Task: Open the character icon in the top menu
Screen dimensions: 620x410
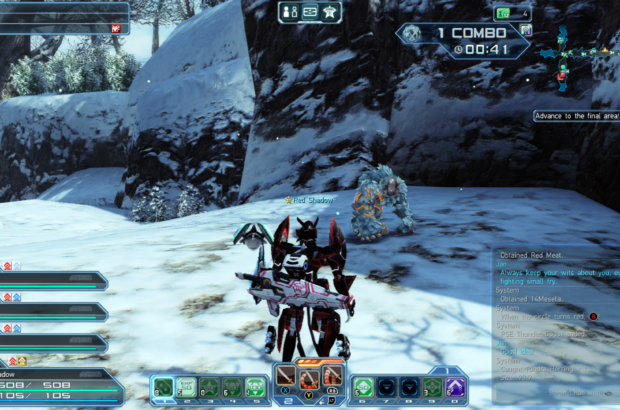Action: coord(288,12)
